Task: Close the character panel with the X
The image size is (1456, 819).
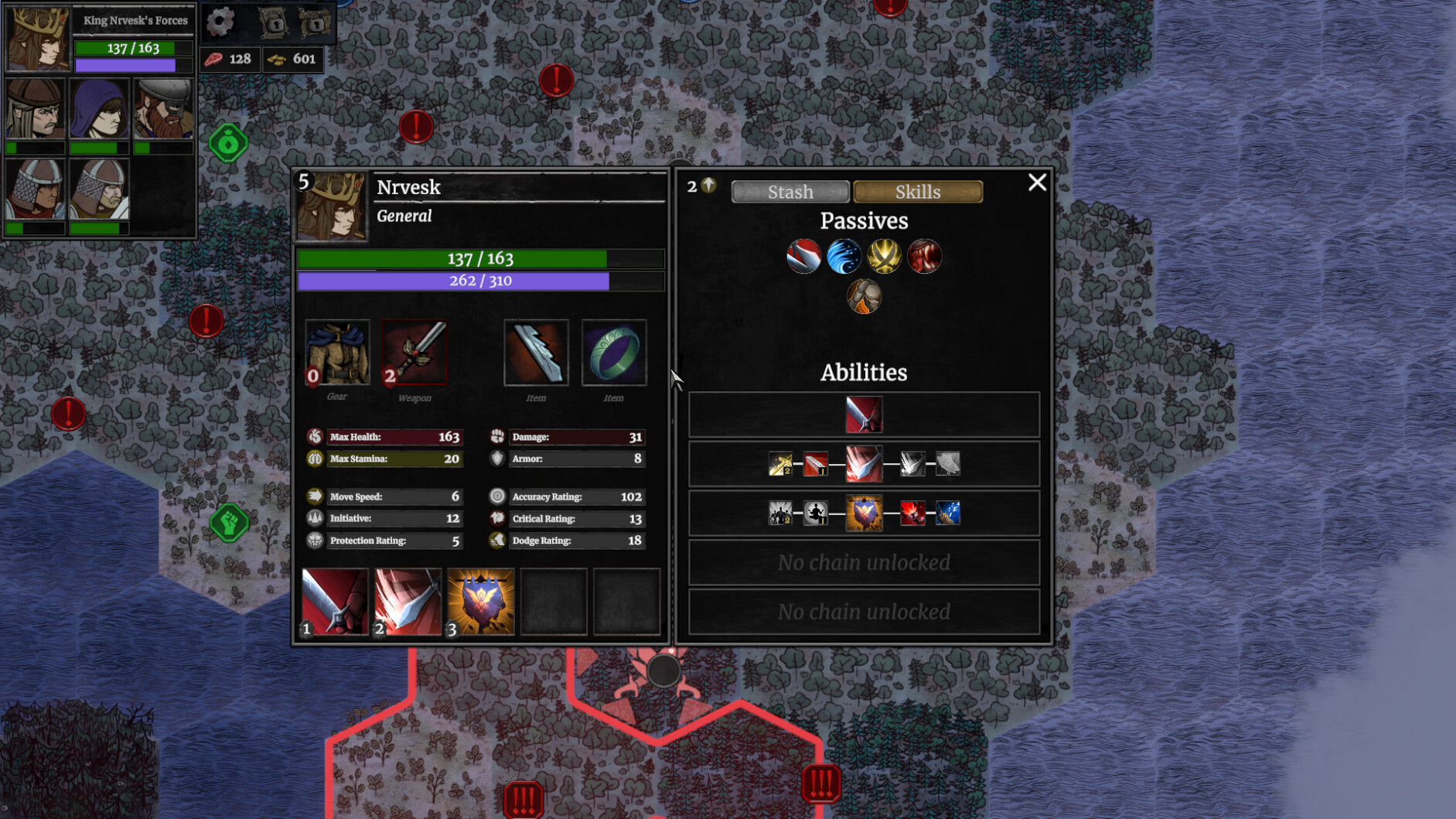Action: [x=1037, y=183]
